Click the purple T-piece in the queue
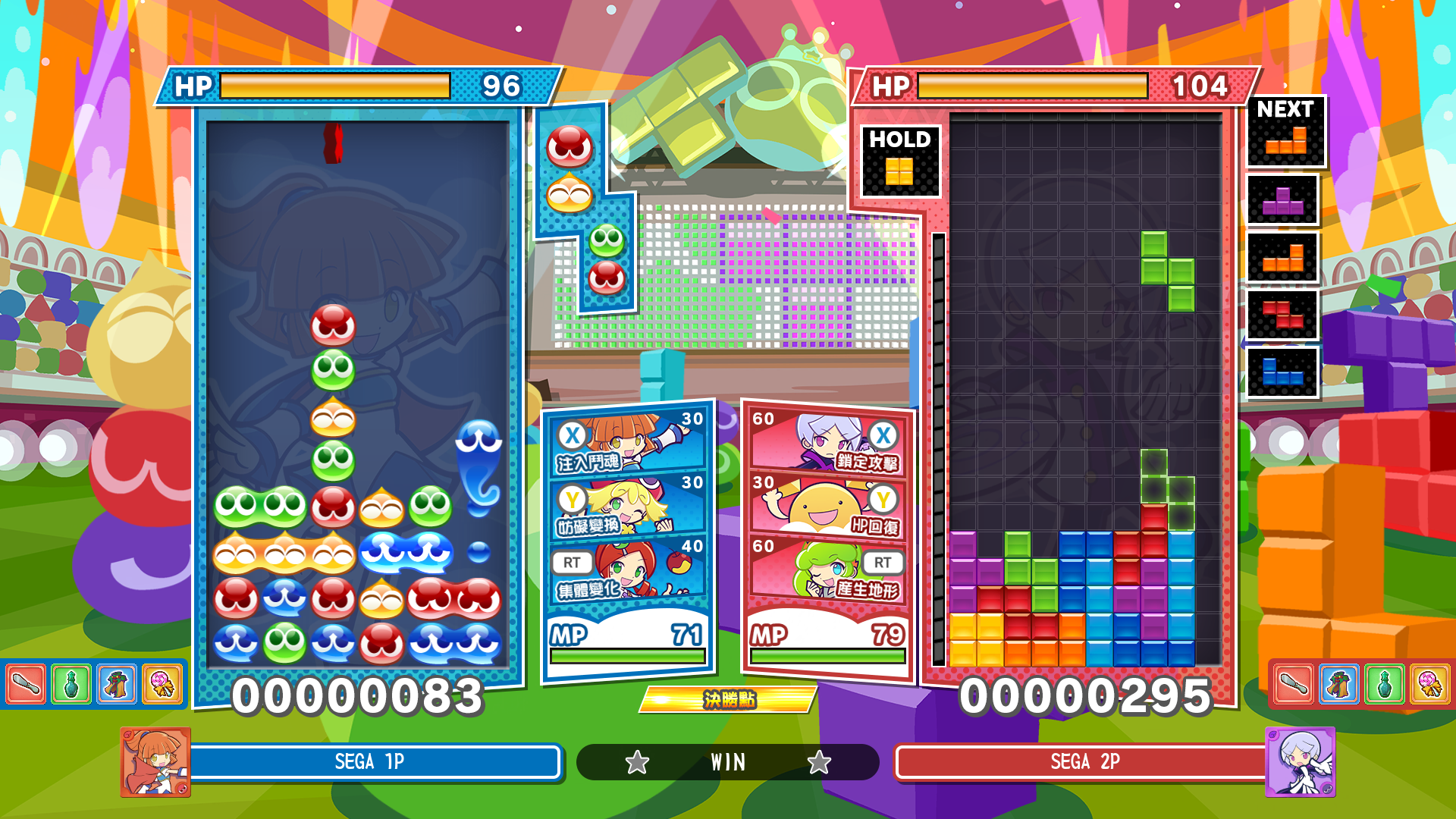 (x=1283, y=201)
